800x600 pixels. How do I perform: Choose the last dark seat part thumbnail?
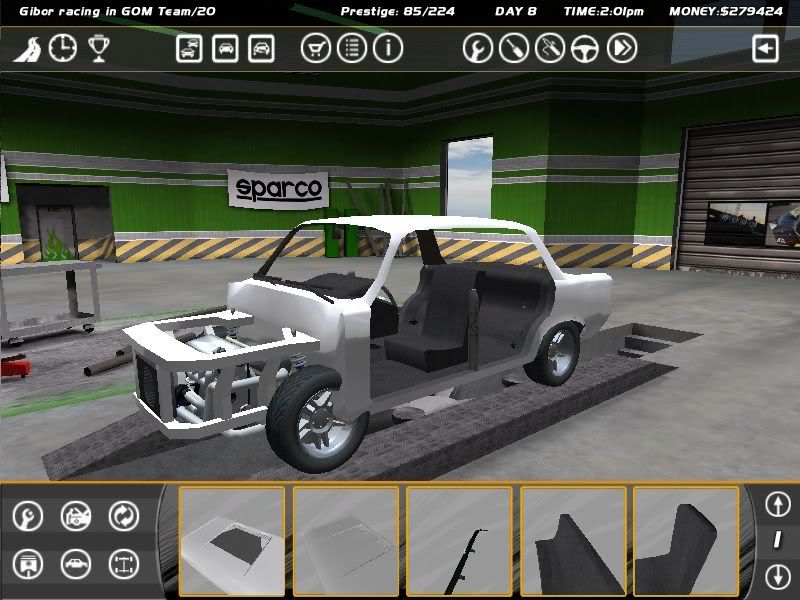pyautogui.click(x=688, y=541)
